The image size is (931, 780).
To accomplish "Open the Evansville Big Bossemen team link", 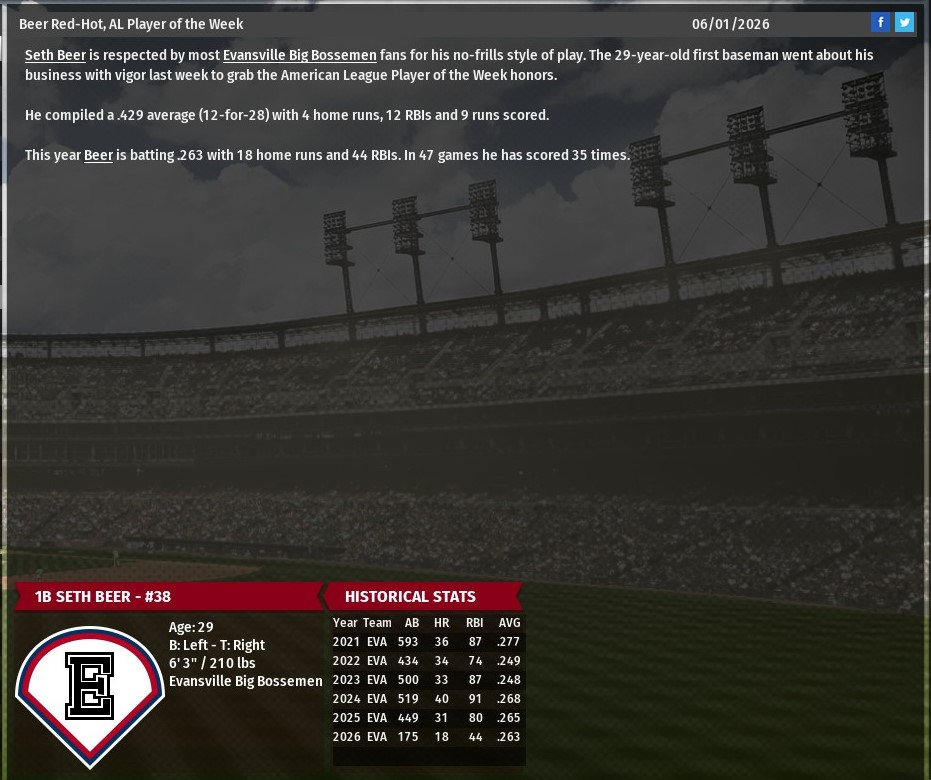I will coord(299,56).
